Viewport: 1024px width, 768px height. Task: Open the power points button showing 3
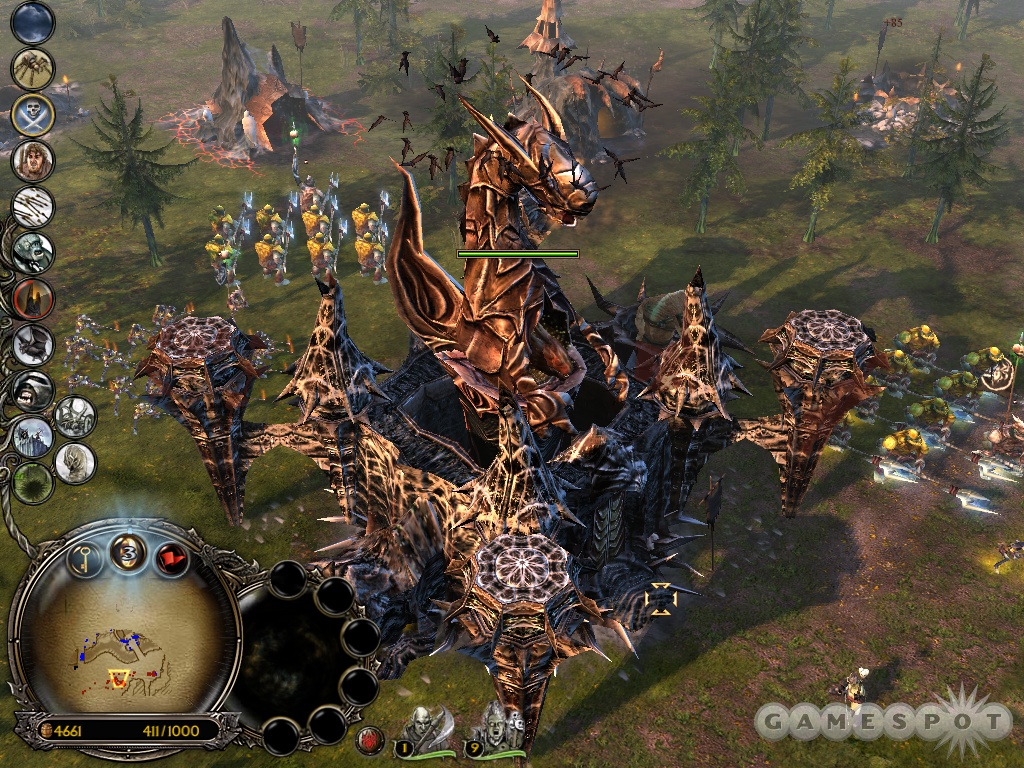click(128, 551)
